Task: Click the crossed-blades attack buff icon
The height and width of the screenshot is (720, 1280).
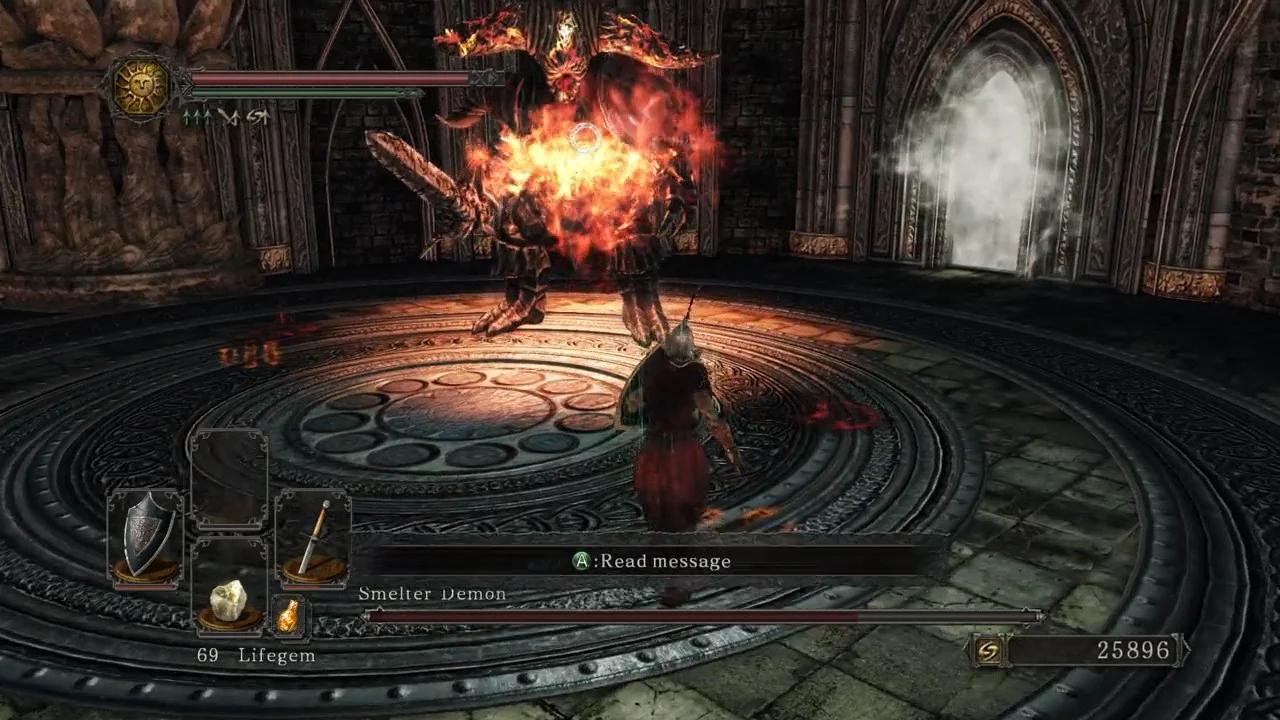Action: point(230,118)
